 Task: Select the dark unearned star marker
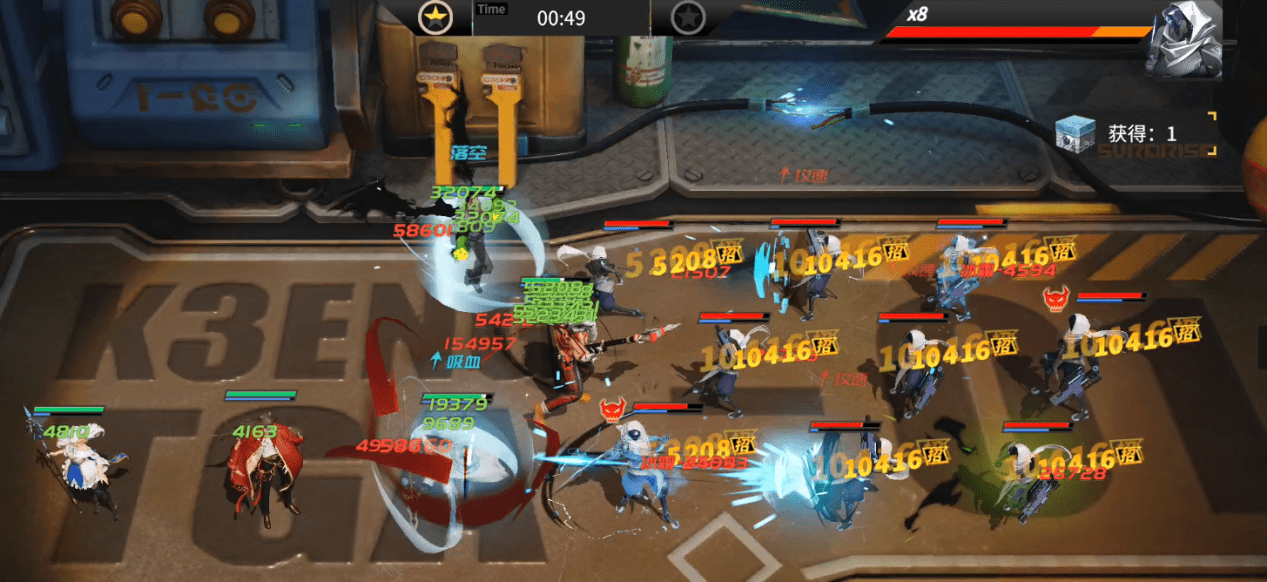(687, 17)
